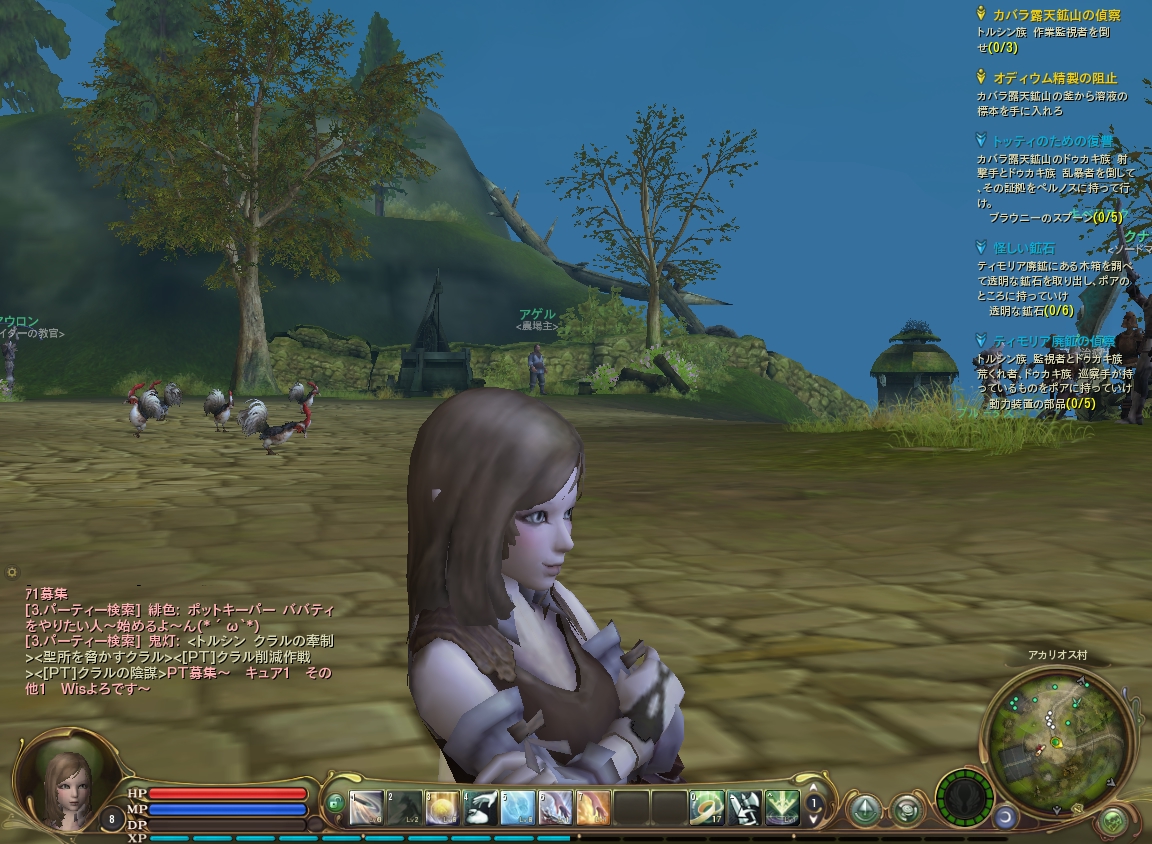The height and width of the screenshot is (844, 1152).
Task: Click the green upward arrow round button
Action: 863,808
